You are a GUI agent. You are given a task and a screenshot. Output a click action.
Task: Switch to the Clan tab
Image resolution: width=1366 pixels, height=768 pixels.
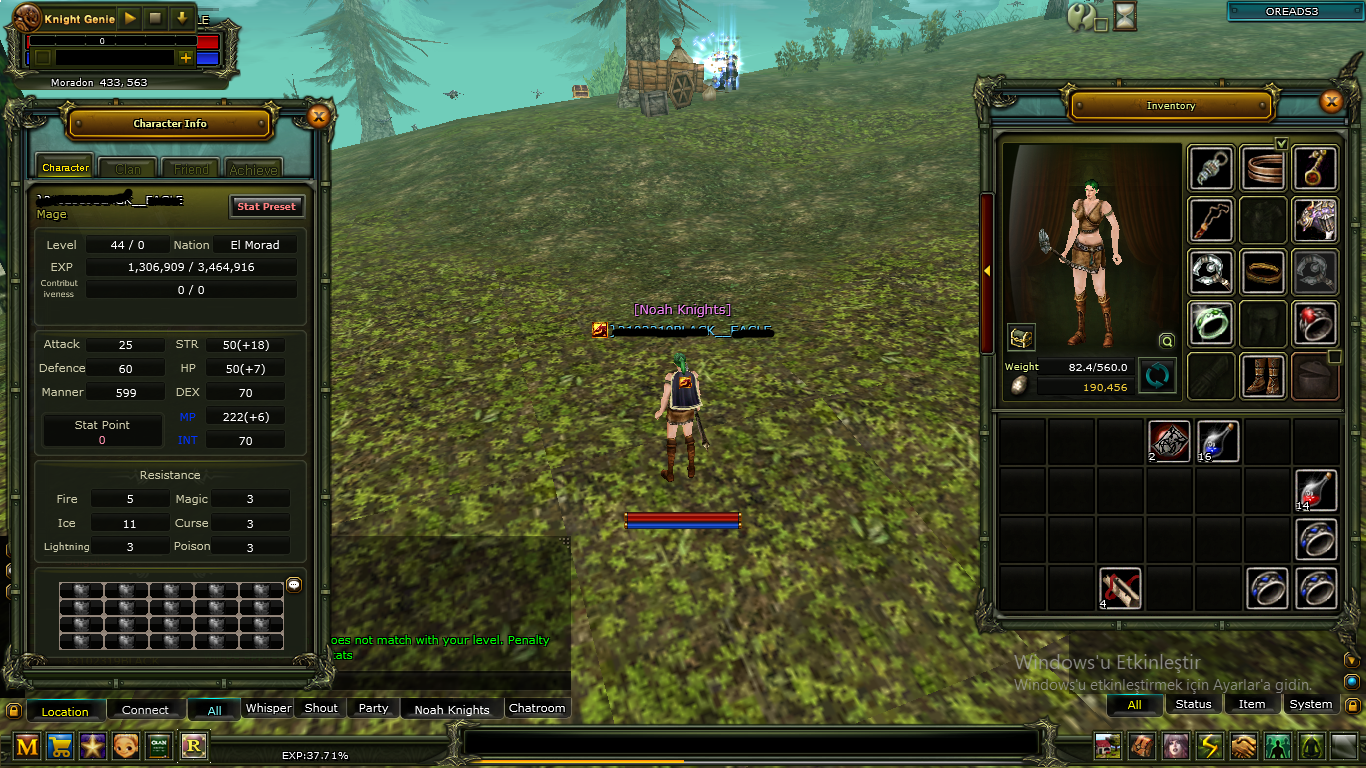click(x=128, y=169)
